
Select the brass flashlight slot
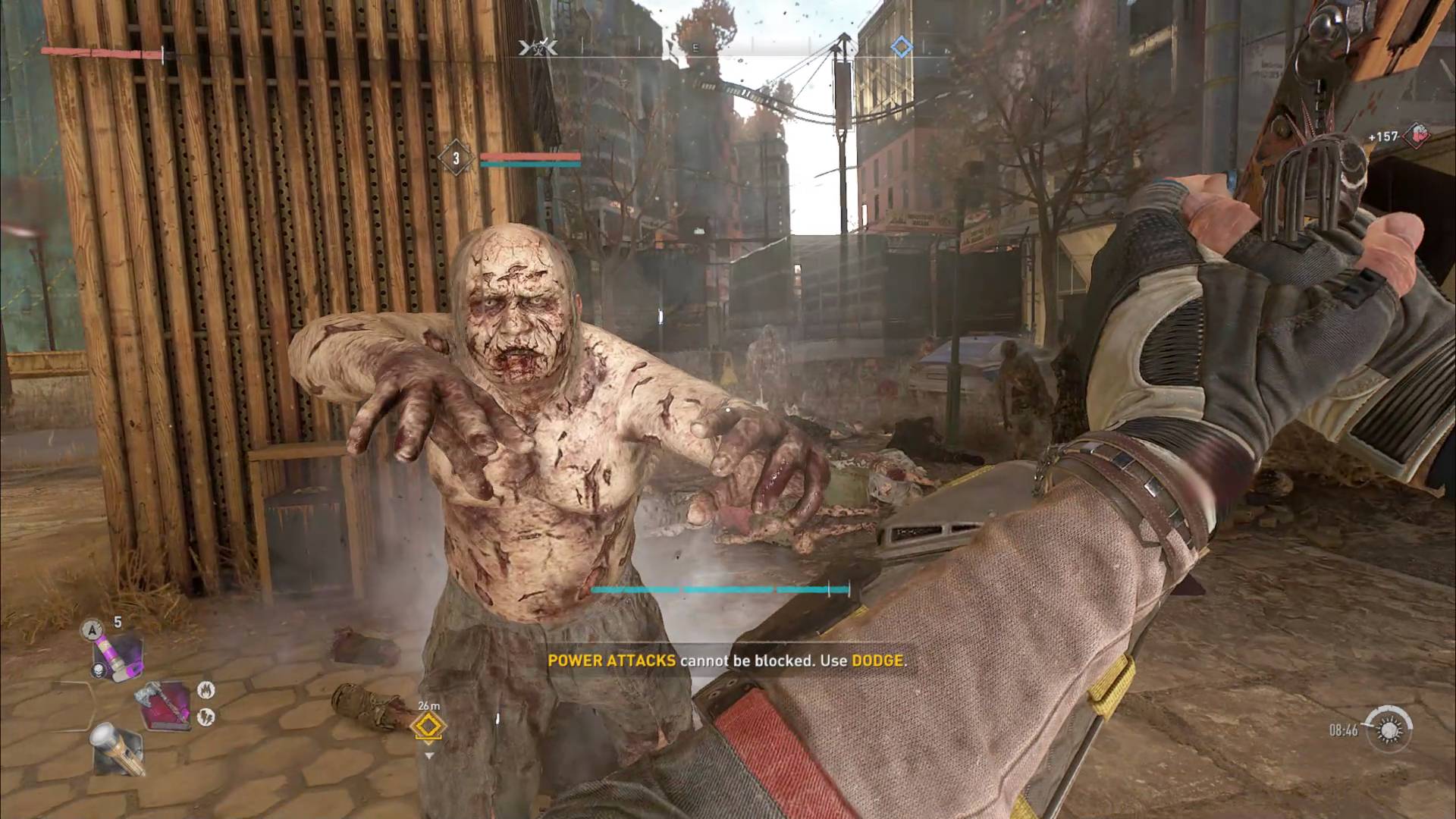click(118, 747)
